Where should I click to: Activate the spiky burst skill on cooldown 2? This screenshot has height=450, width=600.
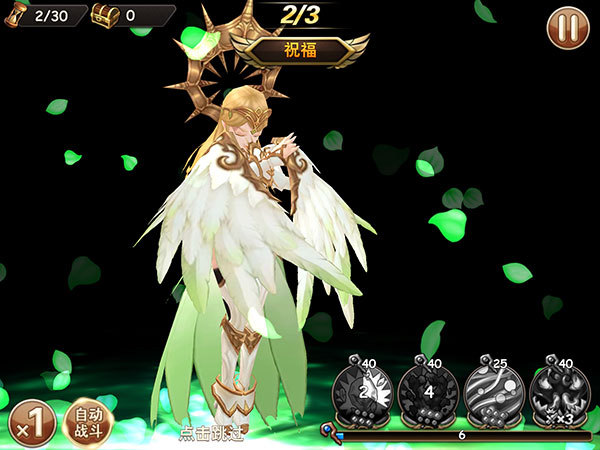362,391
